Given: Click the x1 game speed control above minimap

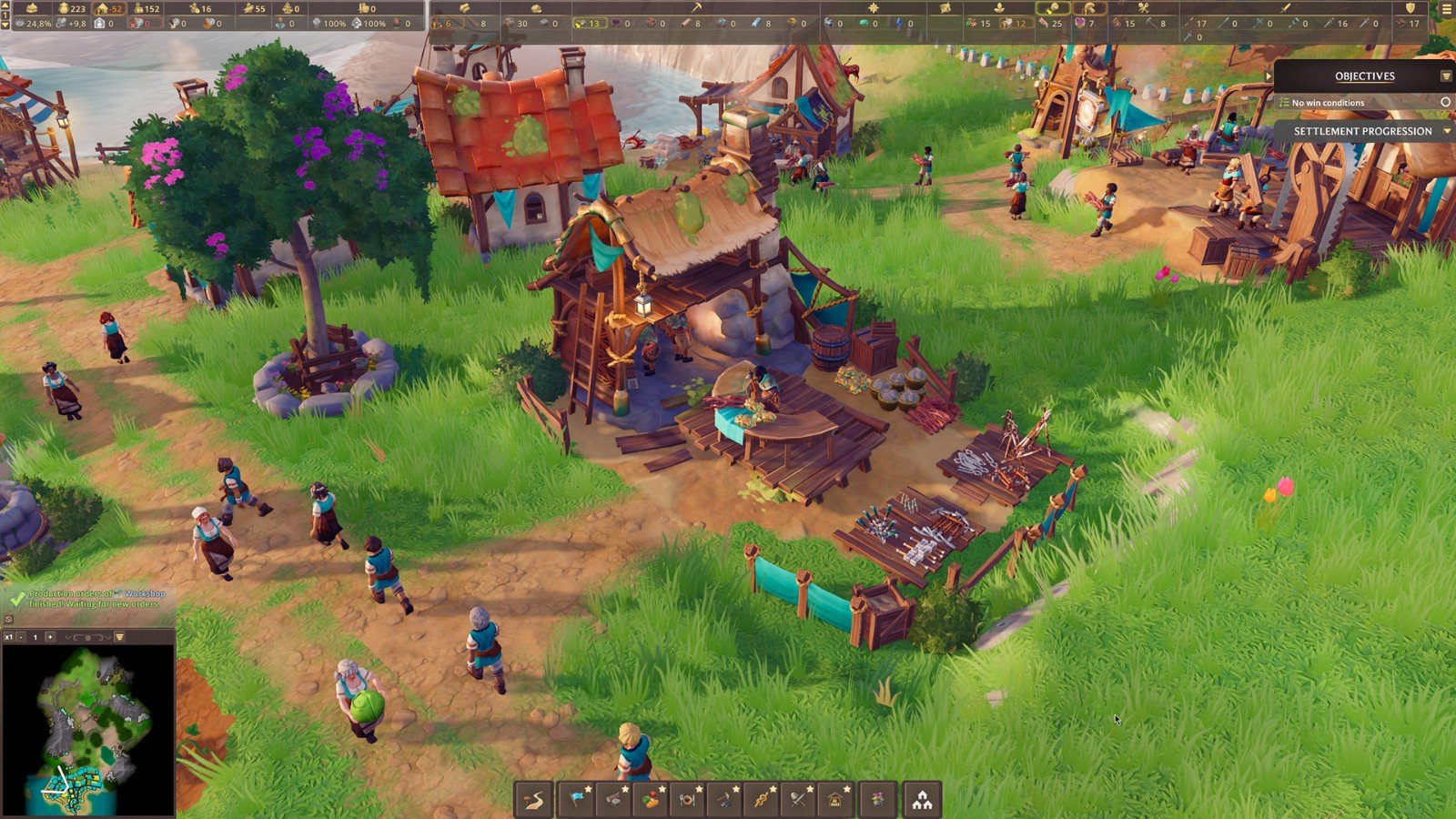Looking at the screenshot, I should click(x=9, y=637).
